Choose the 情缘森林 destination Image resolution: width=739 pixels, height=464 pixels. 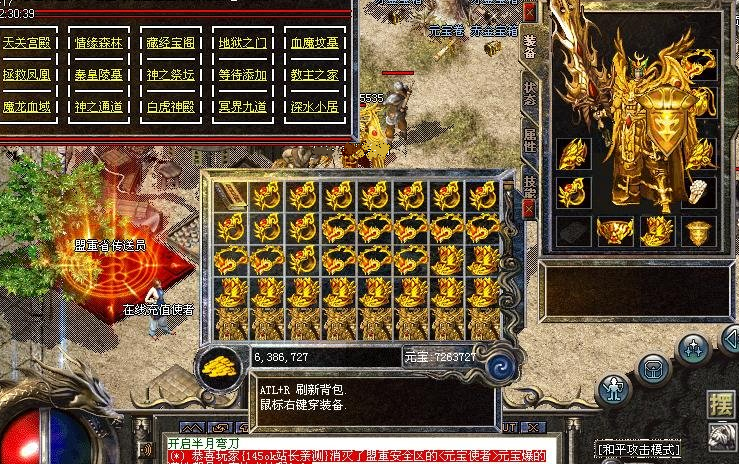click(x=97, y=44)
